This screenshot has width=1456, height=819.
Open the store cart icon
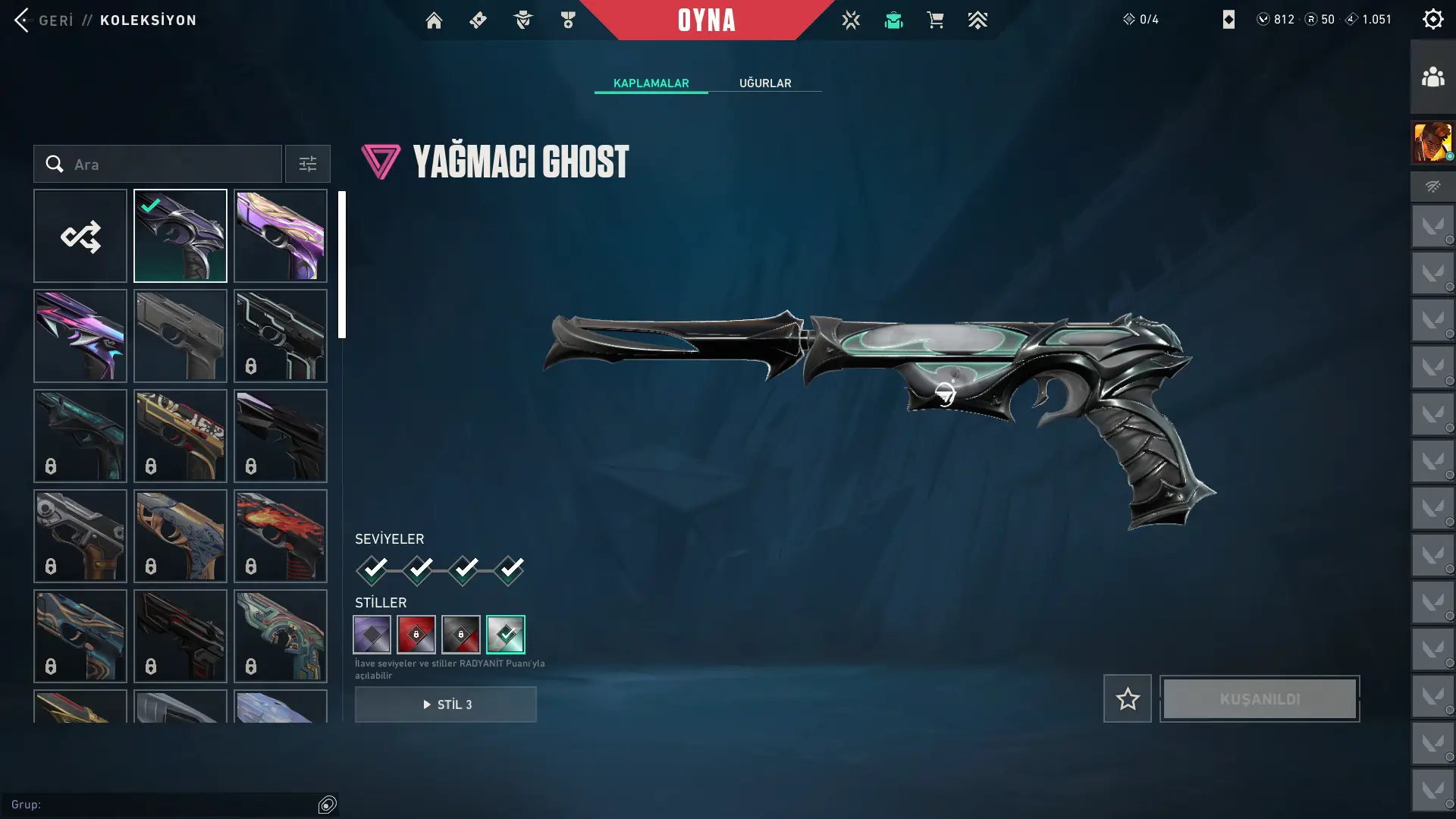tap(935, 20)
